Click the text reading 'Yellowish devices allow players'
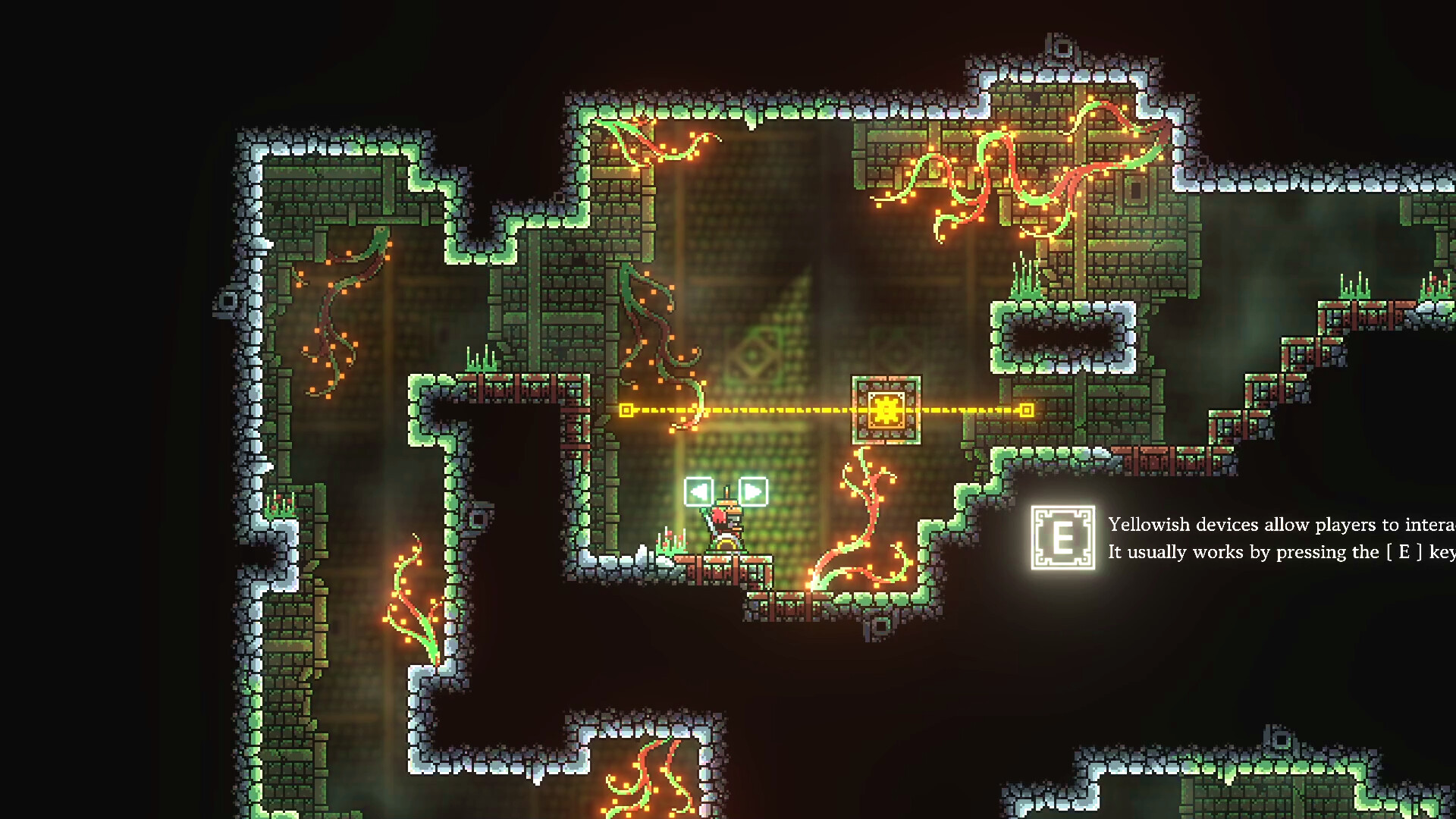The height and width of the screenshot is (819, 1456). [1274, 524]
